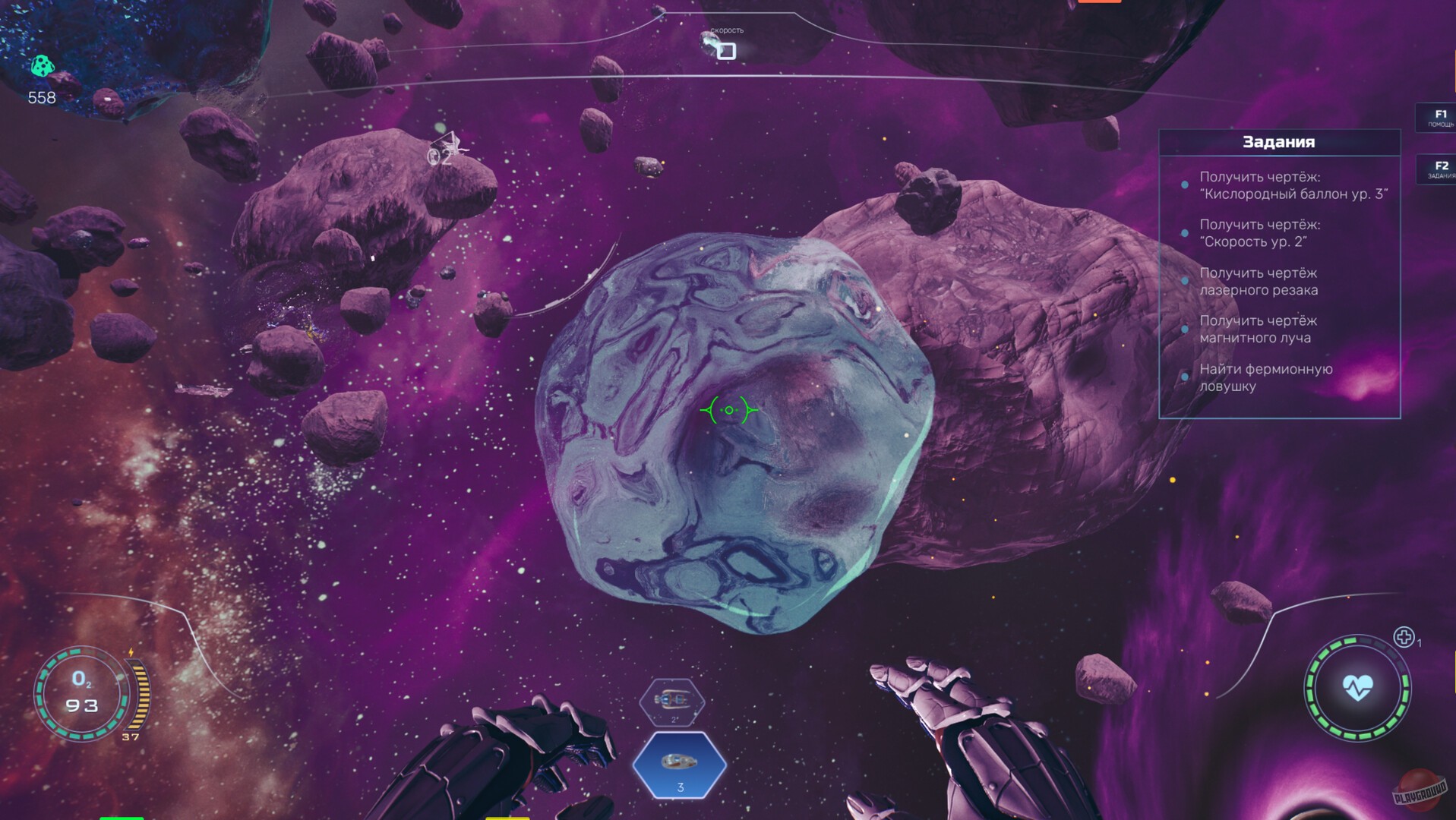Click the asteroid resource icon showing 558

(43, 67)
